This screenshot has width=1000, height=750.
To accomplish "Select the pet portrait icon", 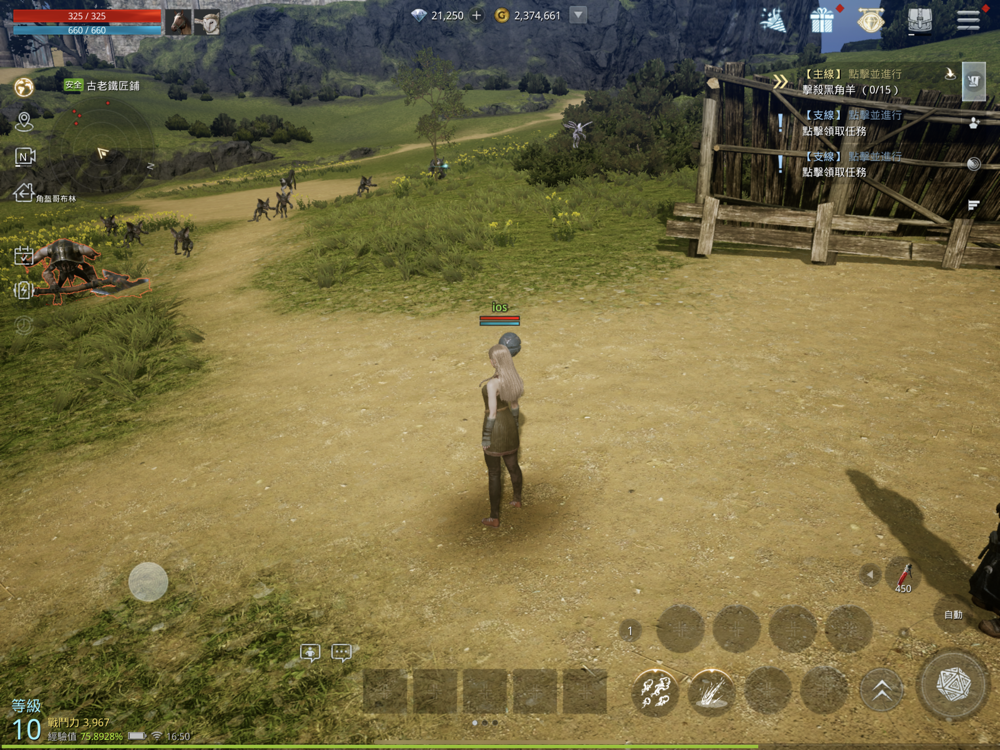I will [207, 22].
